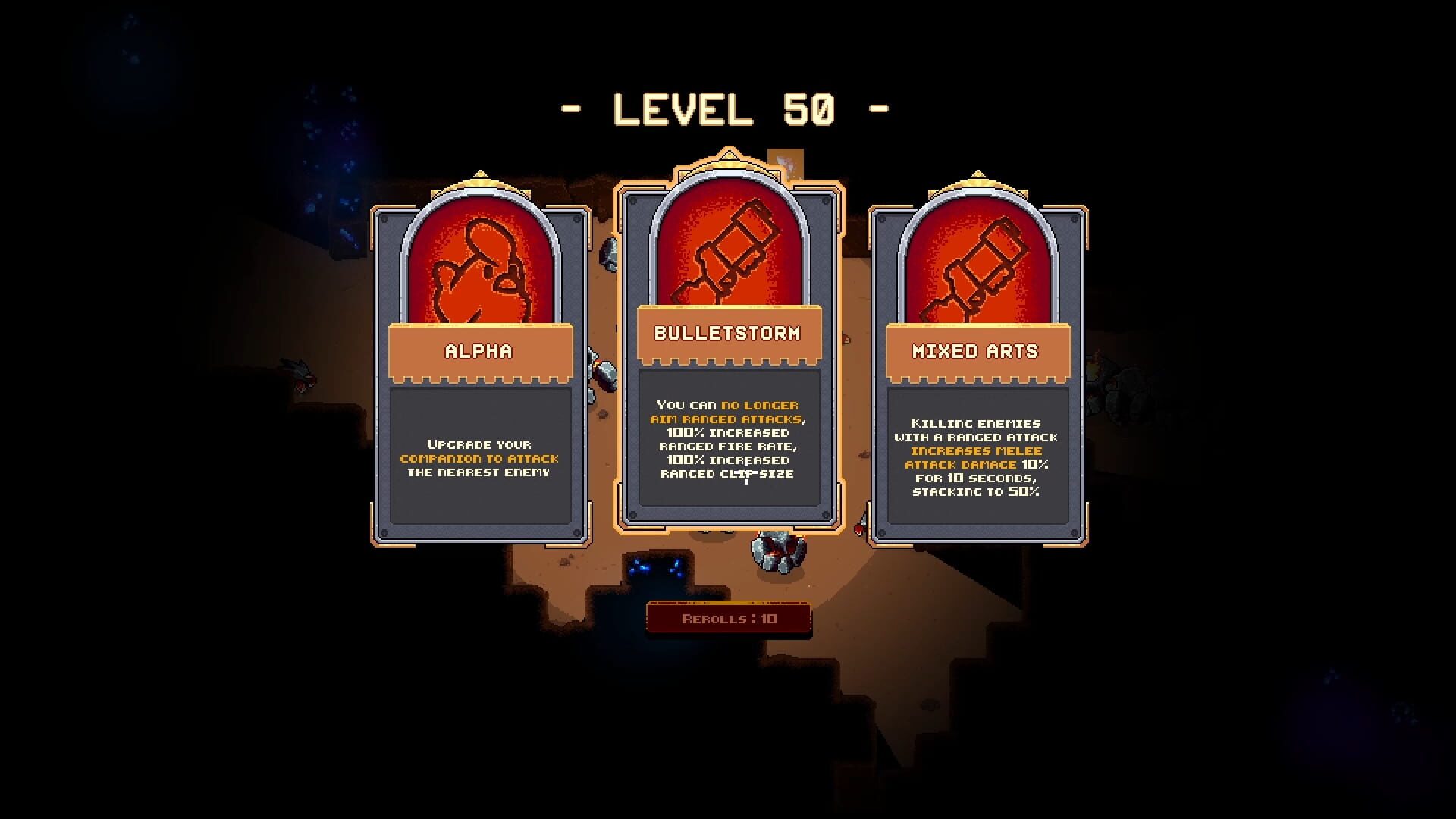Click the Rerolls button
This screenshot has height=819, width=1456.
pyautogui.click(x=729, y=619)
